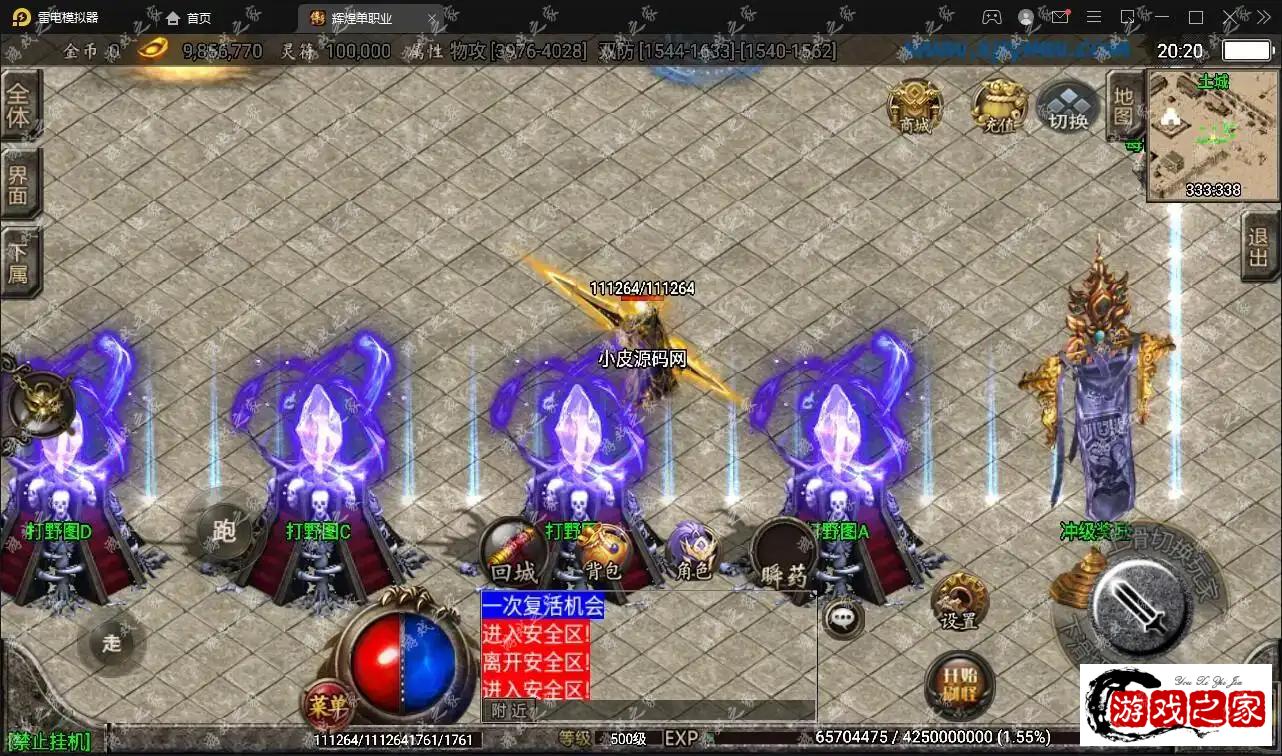Open the 商城 shop icon
The height and width of the screenshot is (756, 1282).
914,105
